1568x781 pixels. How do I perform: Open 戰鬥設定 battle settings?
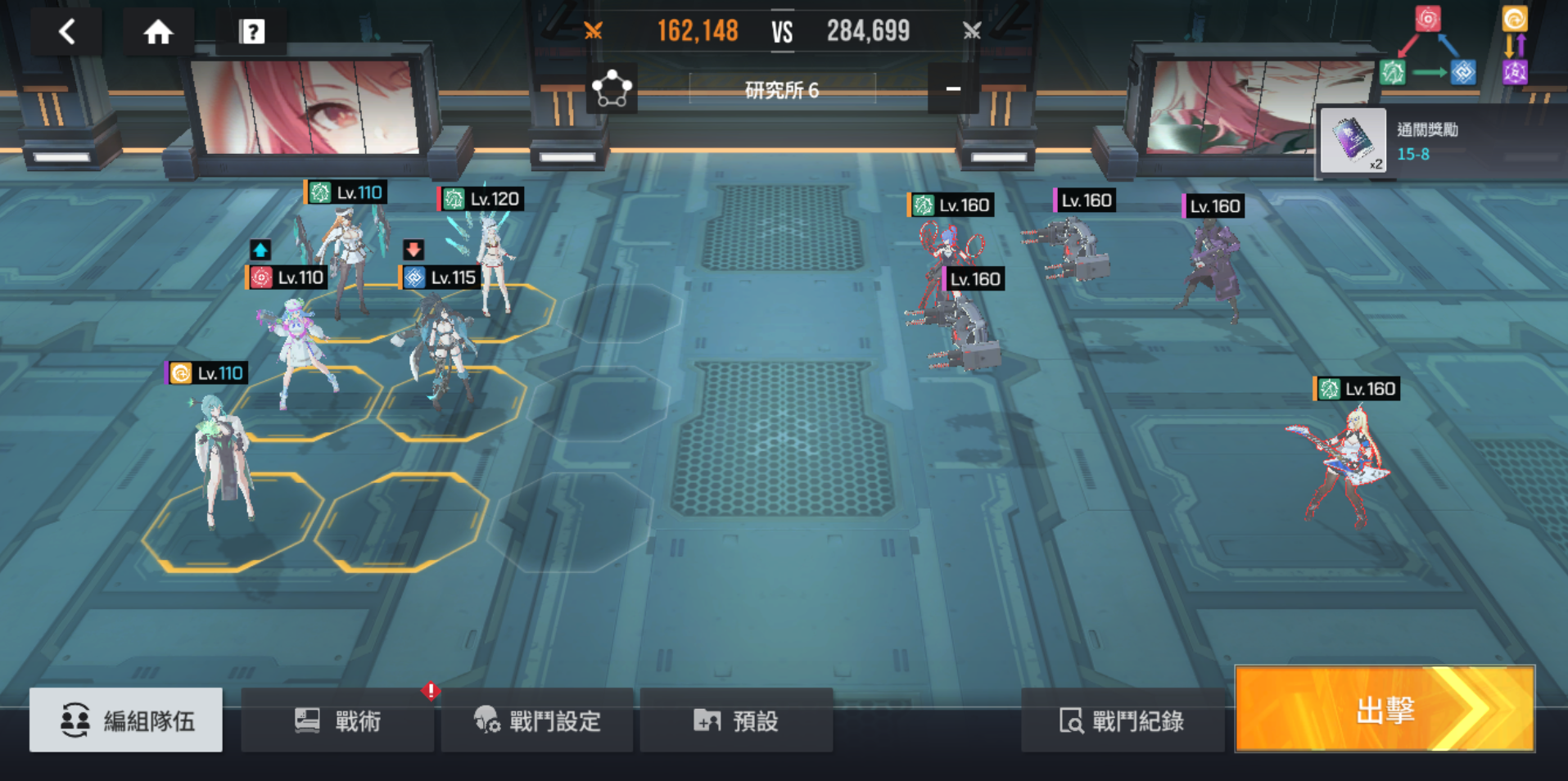tap(537, 720)
